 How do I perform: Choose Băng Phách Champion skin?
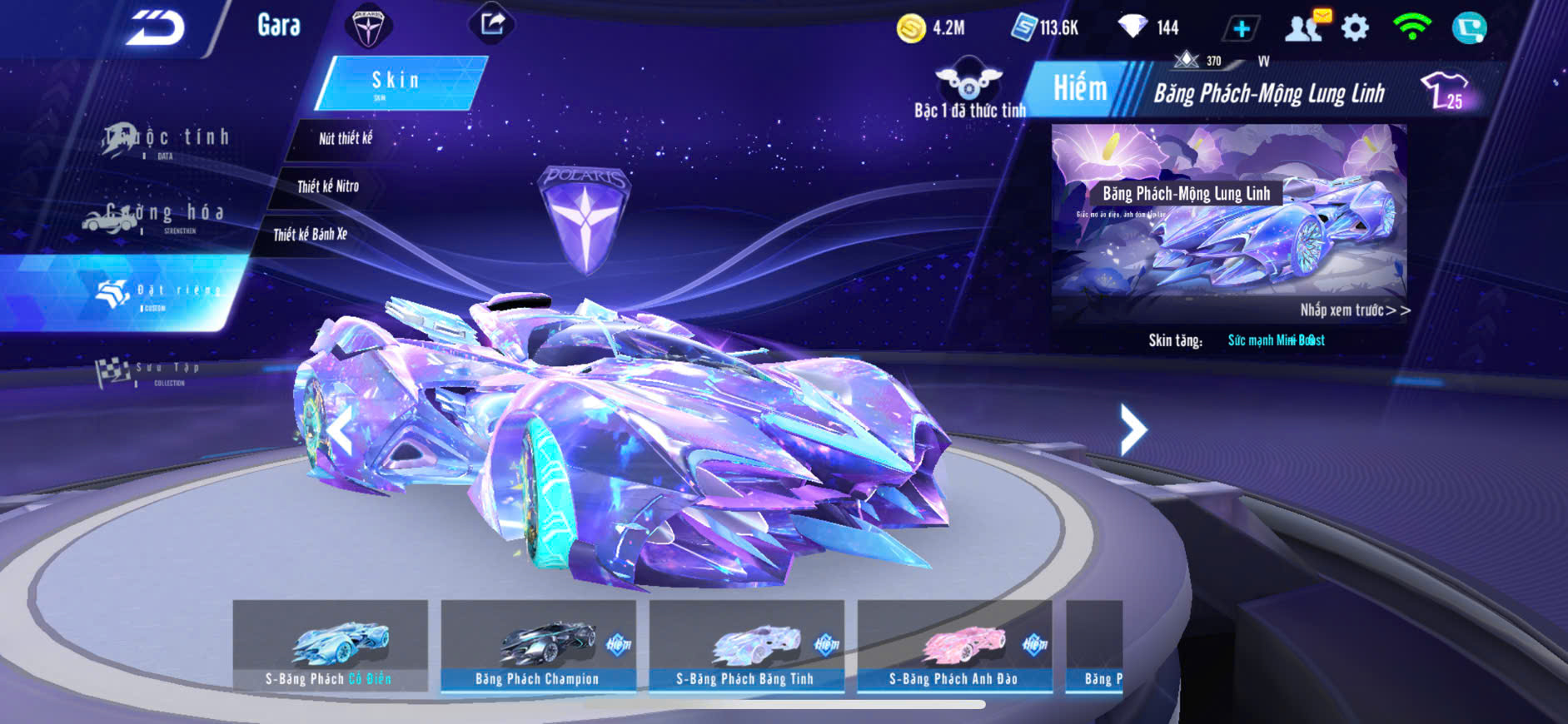(x=538, y=647)
